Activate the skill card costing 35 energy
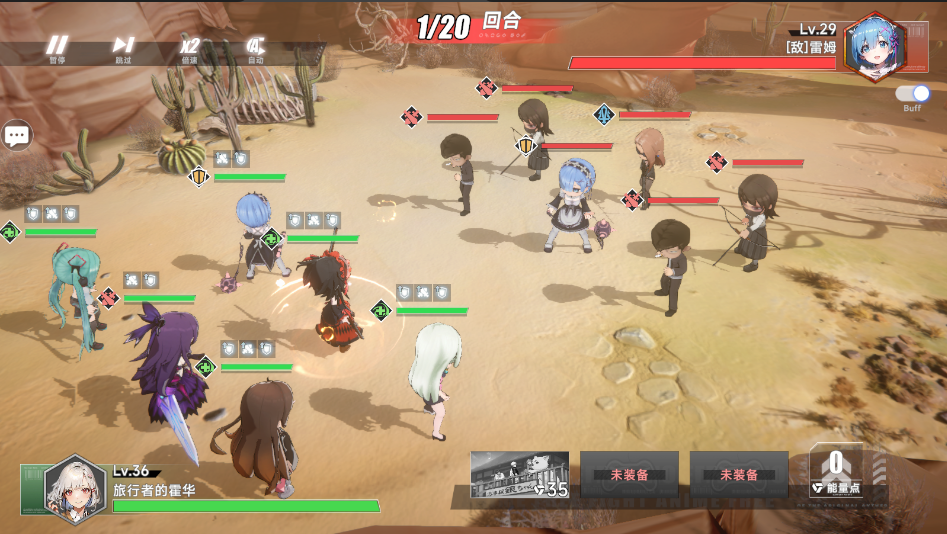Screen dimensions: 947x534 [x=520, y=474]
